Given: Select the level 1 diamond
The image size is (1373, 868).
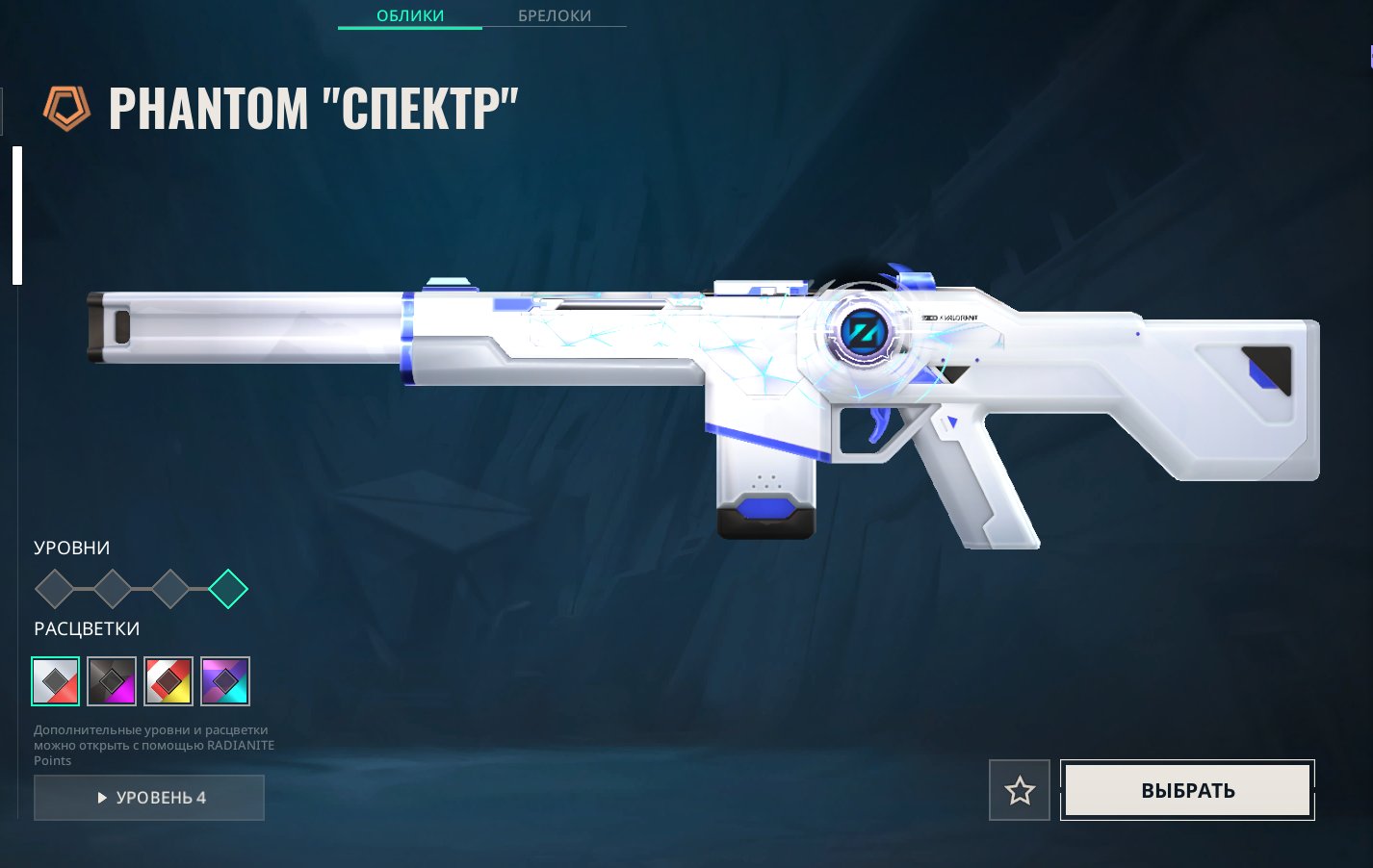Looking at the screenshot, I should pyautogui.click(x=55, y=589).
